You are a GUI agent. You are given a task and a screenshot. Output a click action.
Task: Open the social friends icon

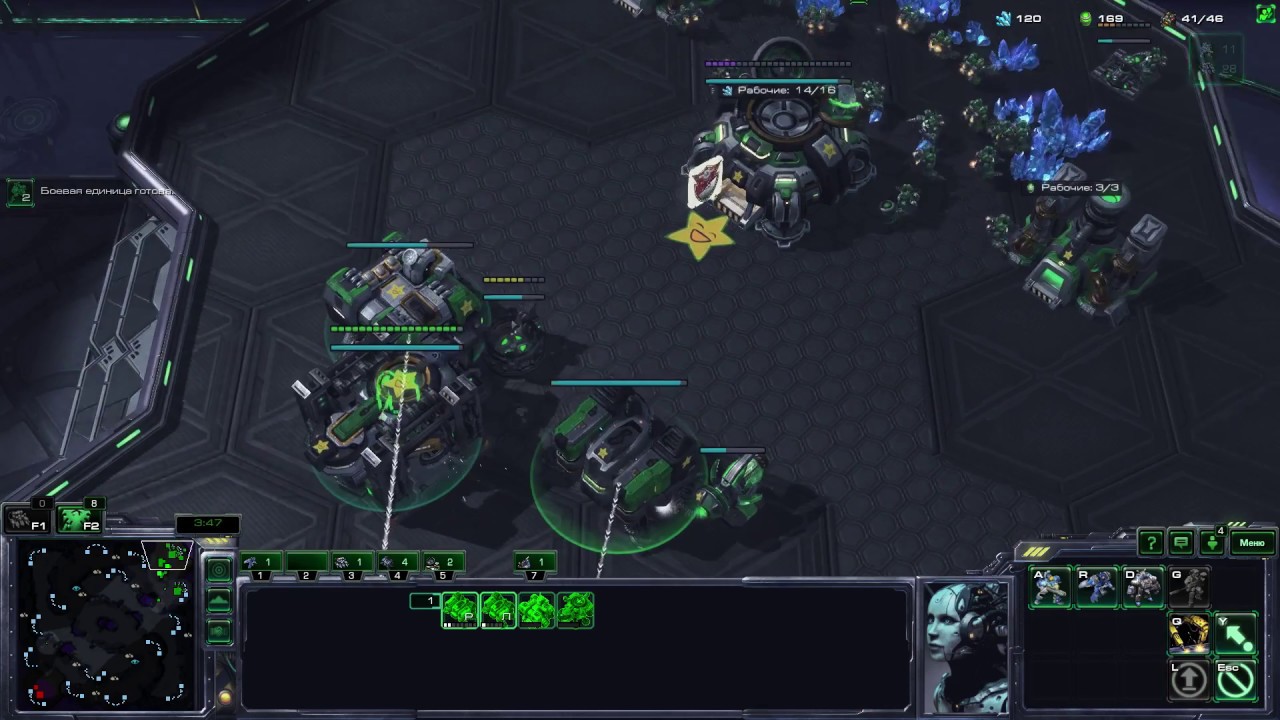1212,543
